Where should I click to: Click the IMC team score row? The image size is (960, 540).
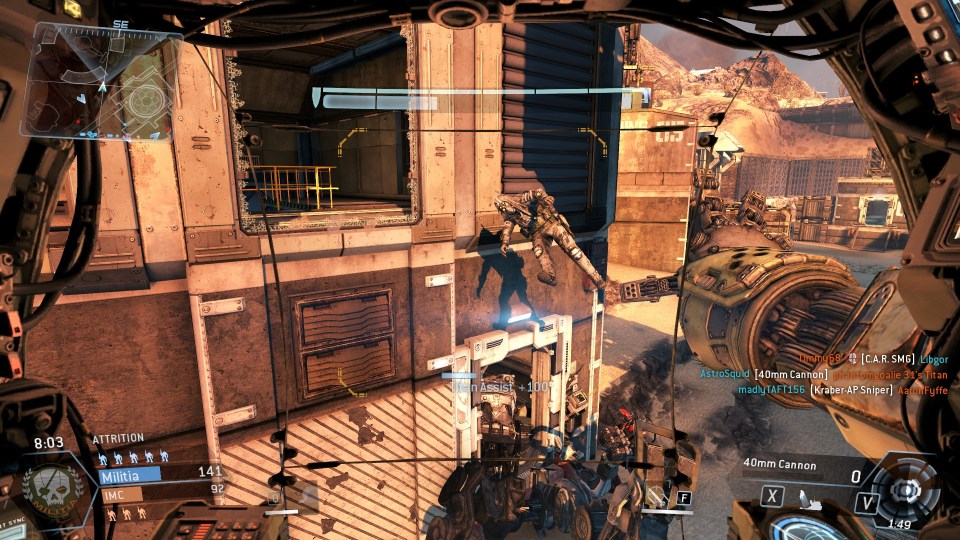tap(160, 492)
